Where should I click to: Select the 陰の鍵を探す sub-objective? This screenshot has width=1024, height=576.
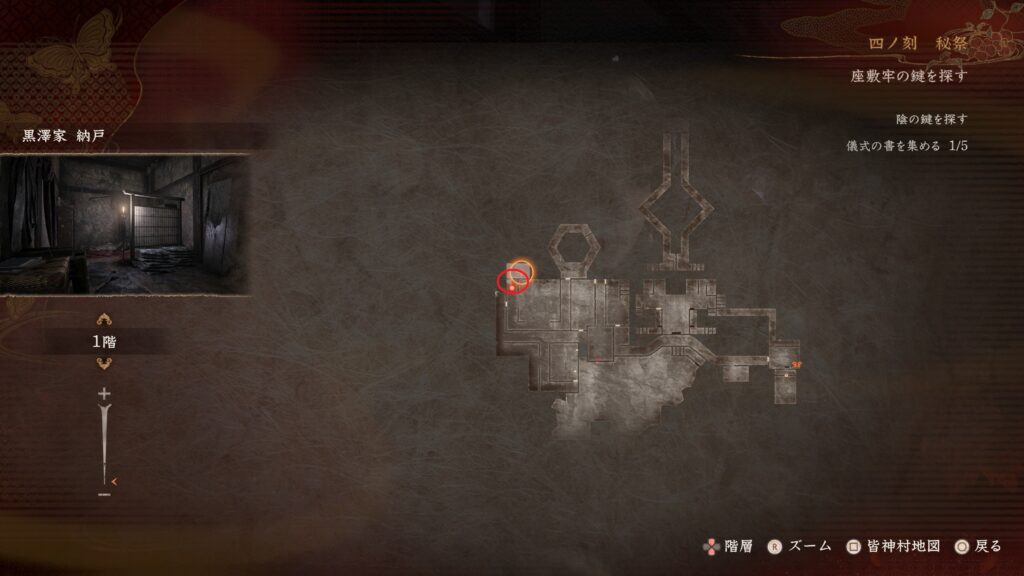point(931,120)
